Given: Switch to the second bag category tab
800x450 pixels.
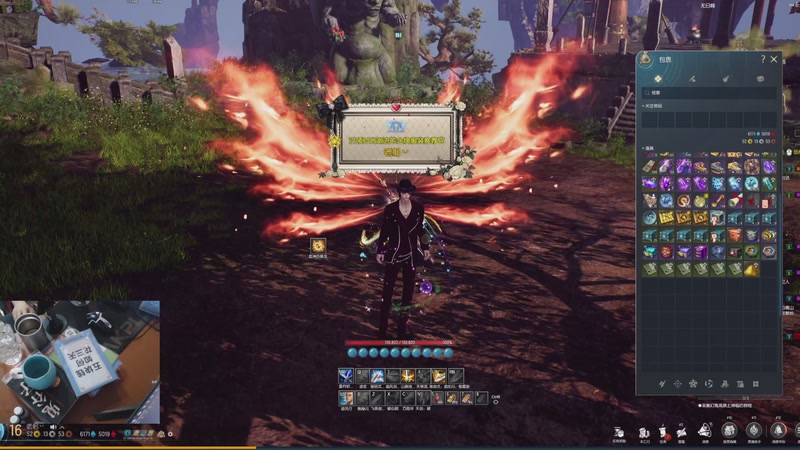Looking at the screenshot, I should click(692, 78).
